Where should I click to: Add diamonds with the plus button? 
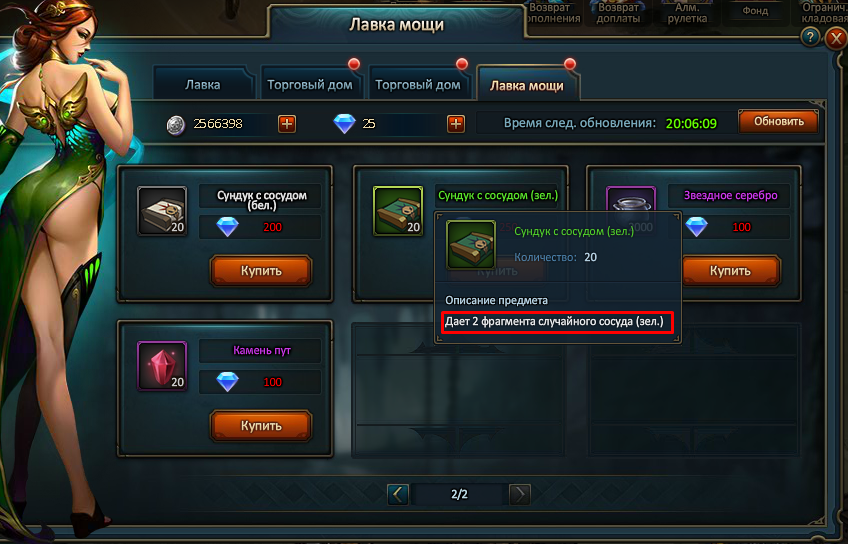456,123
